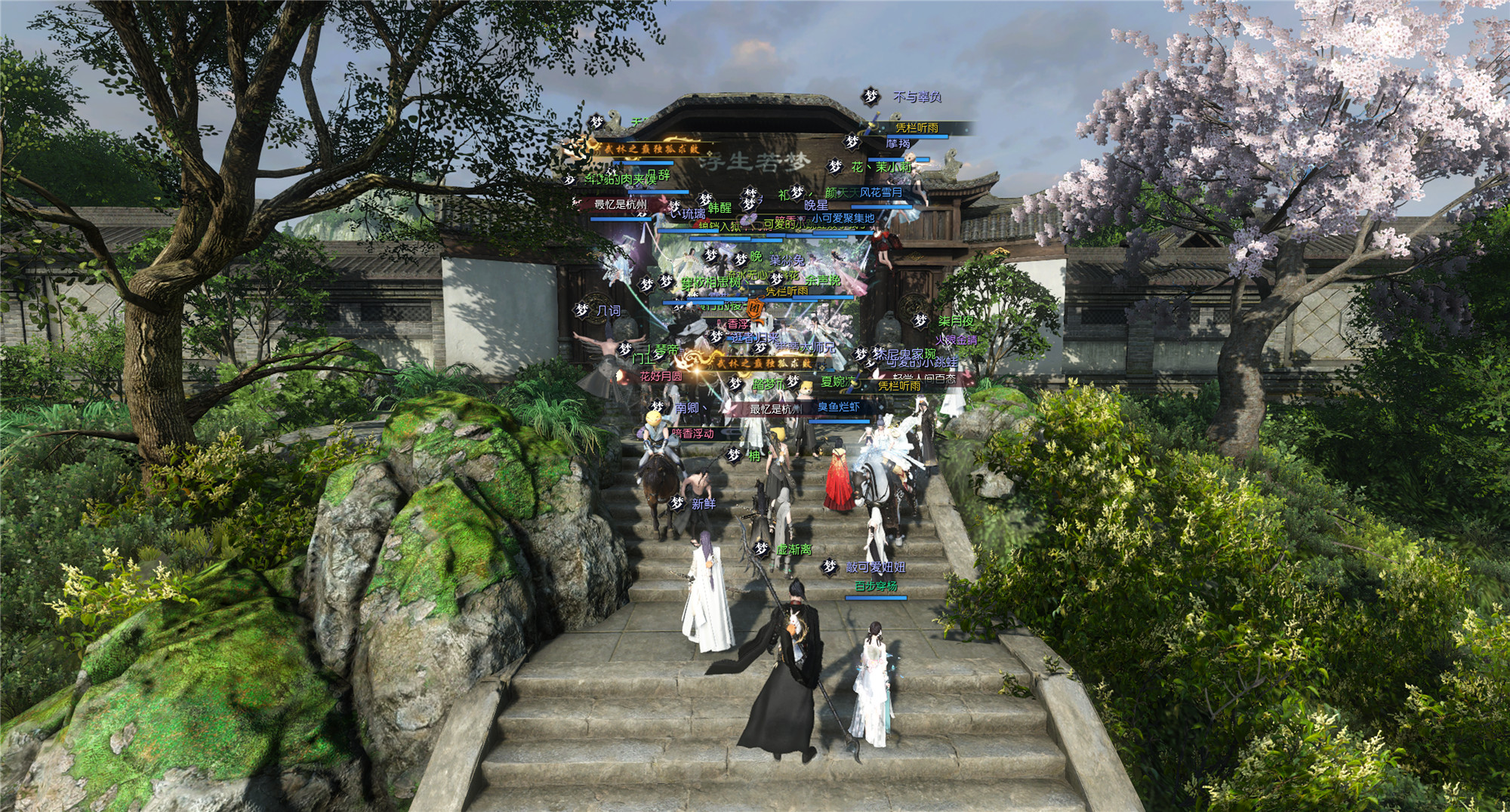Choose the 虚渐离 player nameplate
The height and width of the screenshot is (812, 1510).
coord(794,549)
